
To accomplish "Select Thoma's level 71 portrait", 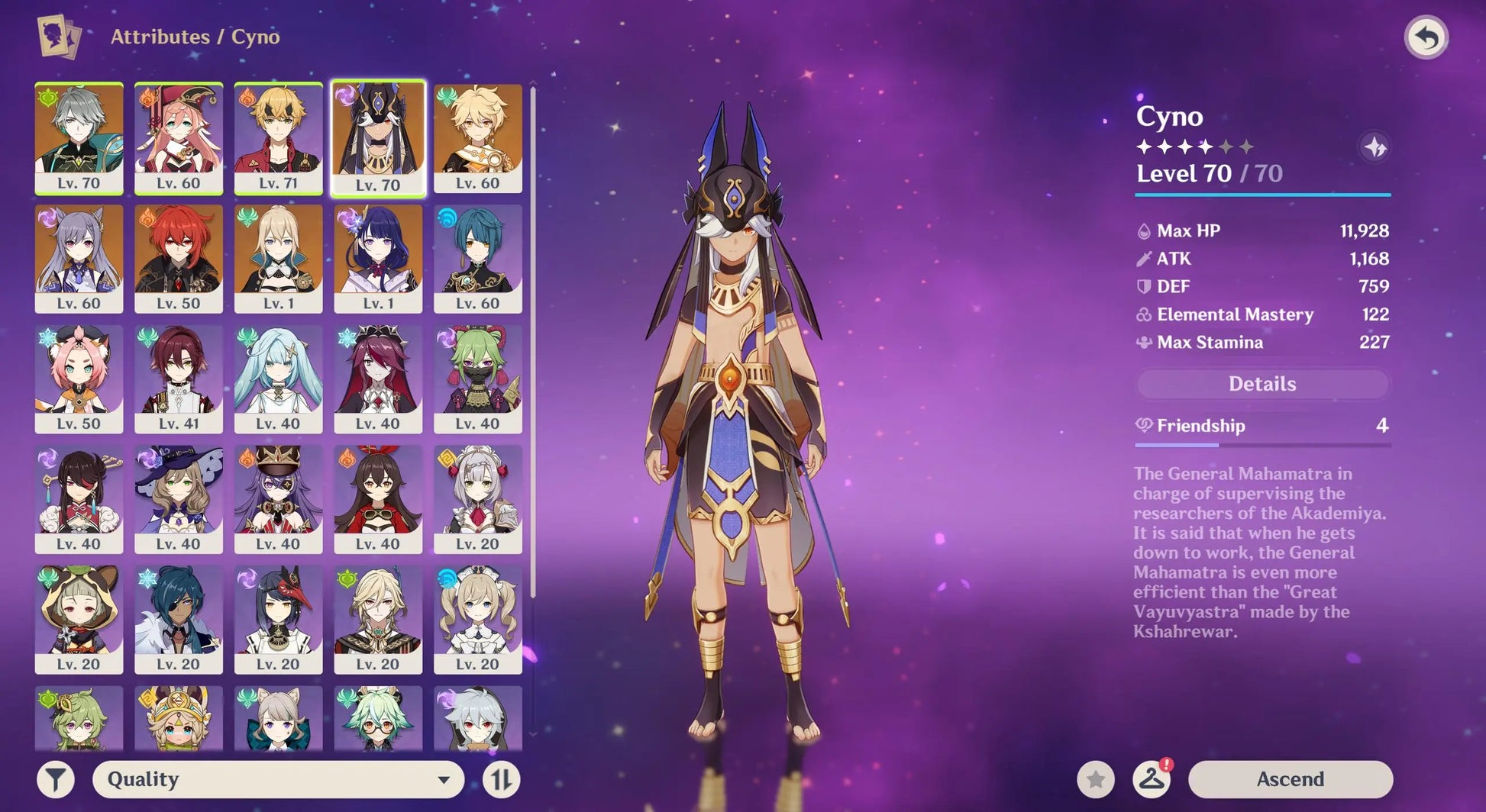I will tap(278, 138).
